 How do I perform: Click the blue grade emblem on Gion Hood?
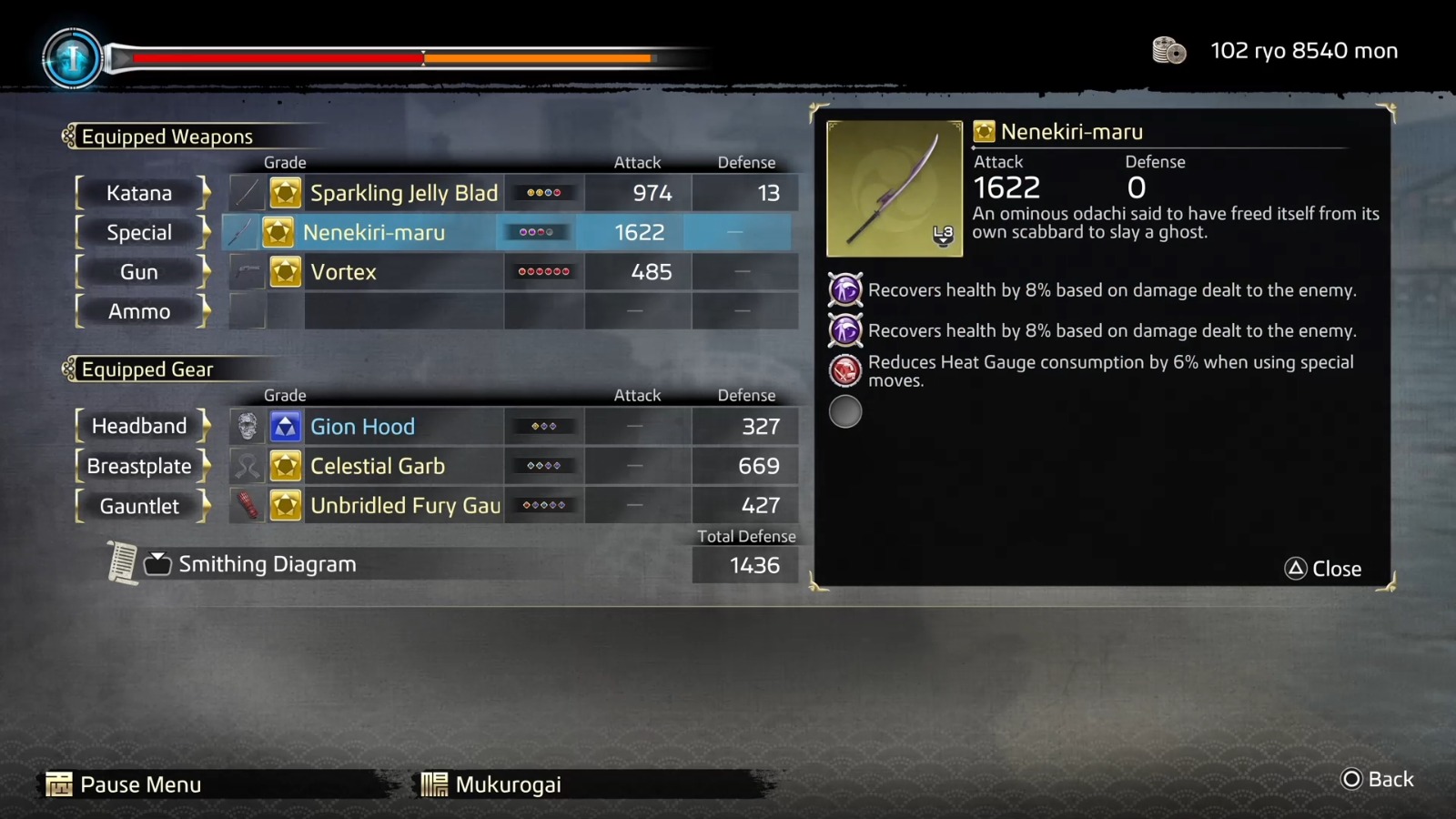point(285,426)
